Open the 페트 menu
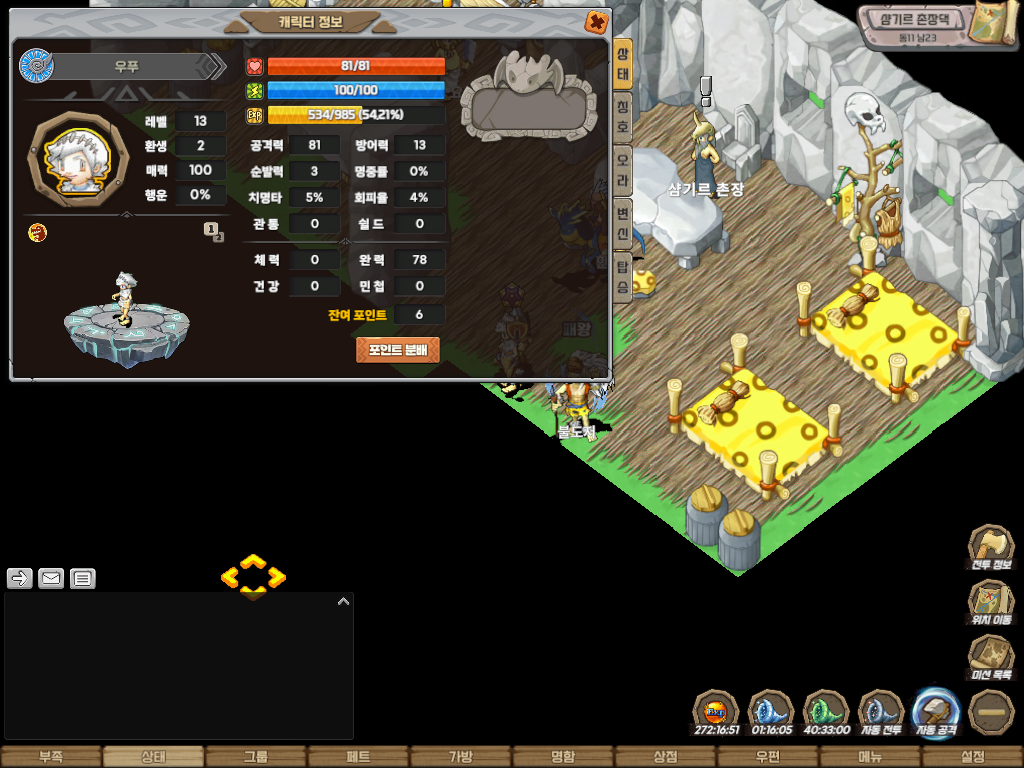 coord(358,757)
